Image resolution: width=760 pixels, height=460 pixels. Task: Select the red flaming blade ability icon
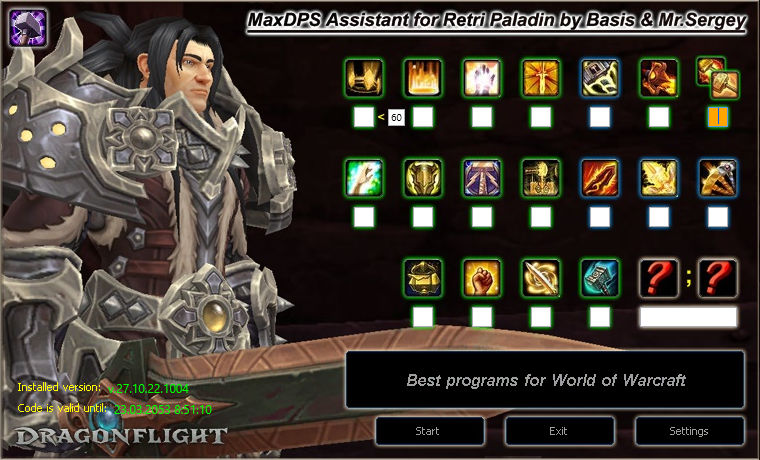[x=600, y=177]
